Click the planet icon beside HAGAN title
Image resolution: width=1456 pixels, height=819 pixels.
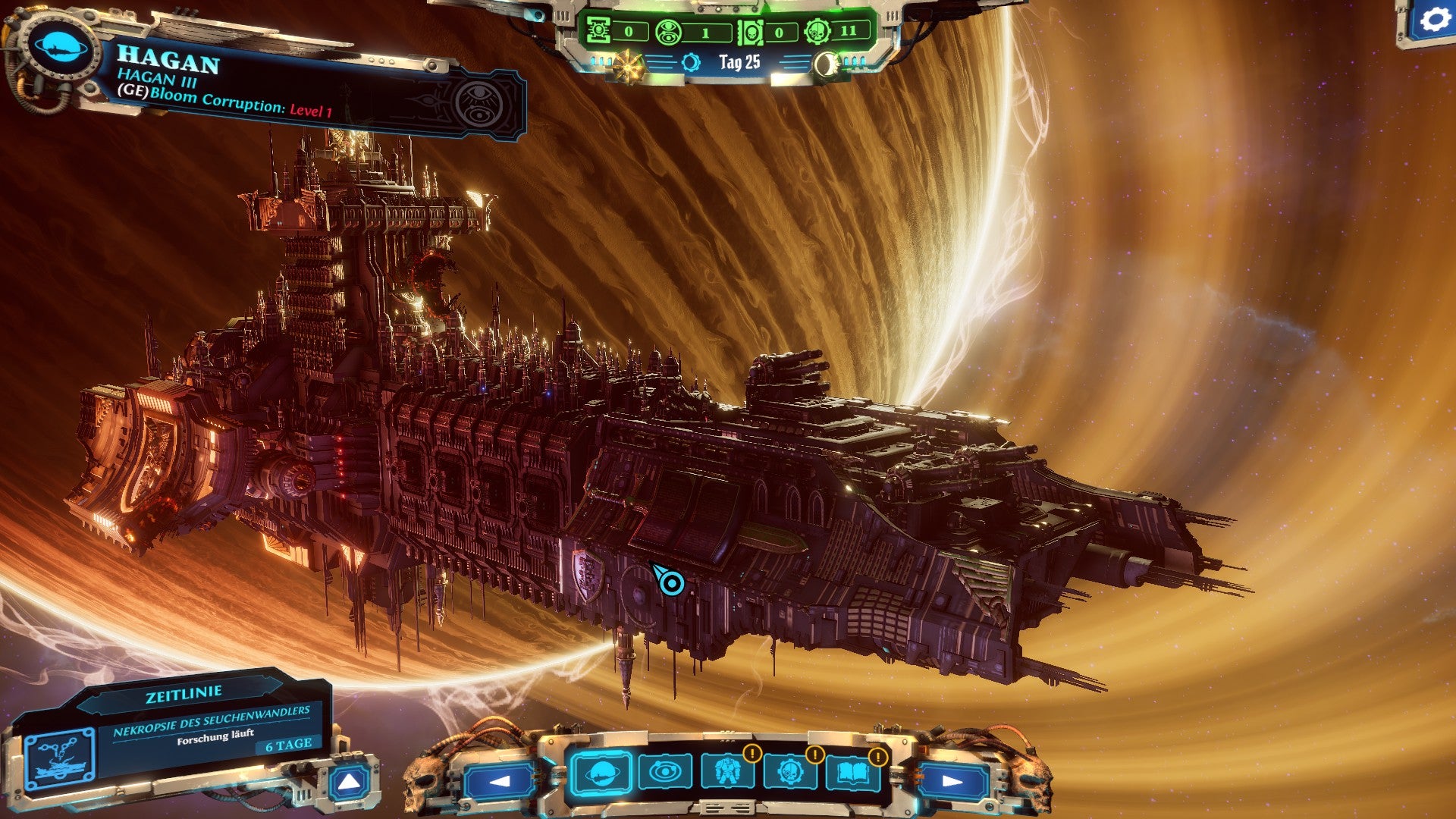tap(61, 45)
